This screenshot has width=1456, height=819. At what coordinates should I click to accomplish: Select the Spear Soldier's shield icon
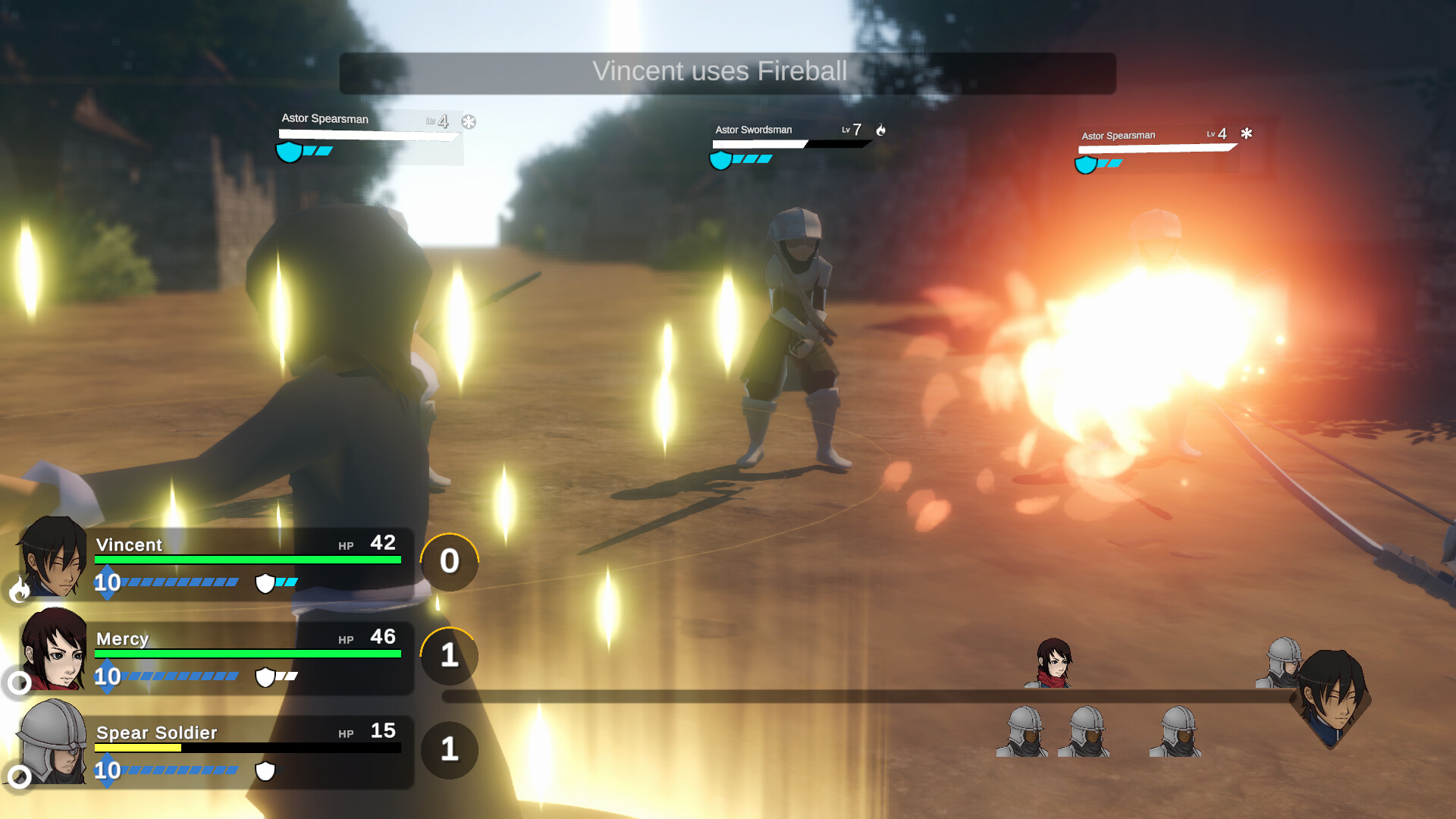(x=265, y=772)
